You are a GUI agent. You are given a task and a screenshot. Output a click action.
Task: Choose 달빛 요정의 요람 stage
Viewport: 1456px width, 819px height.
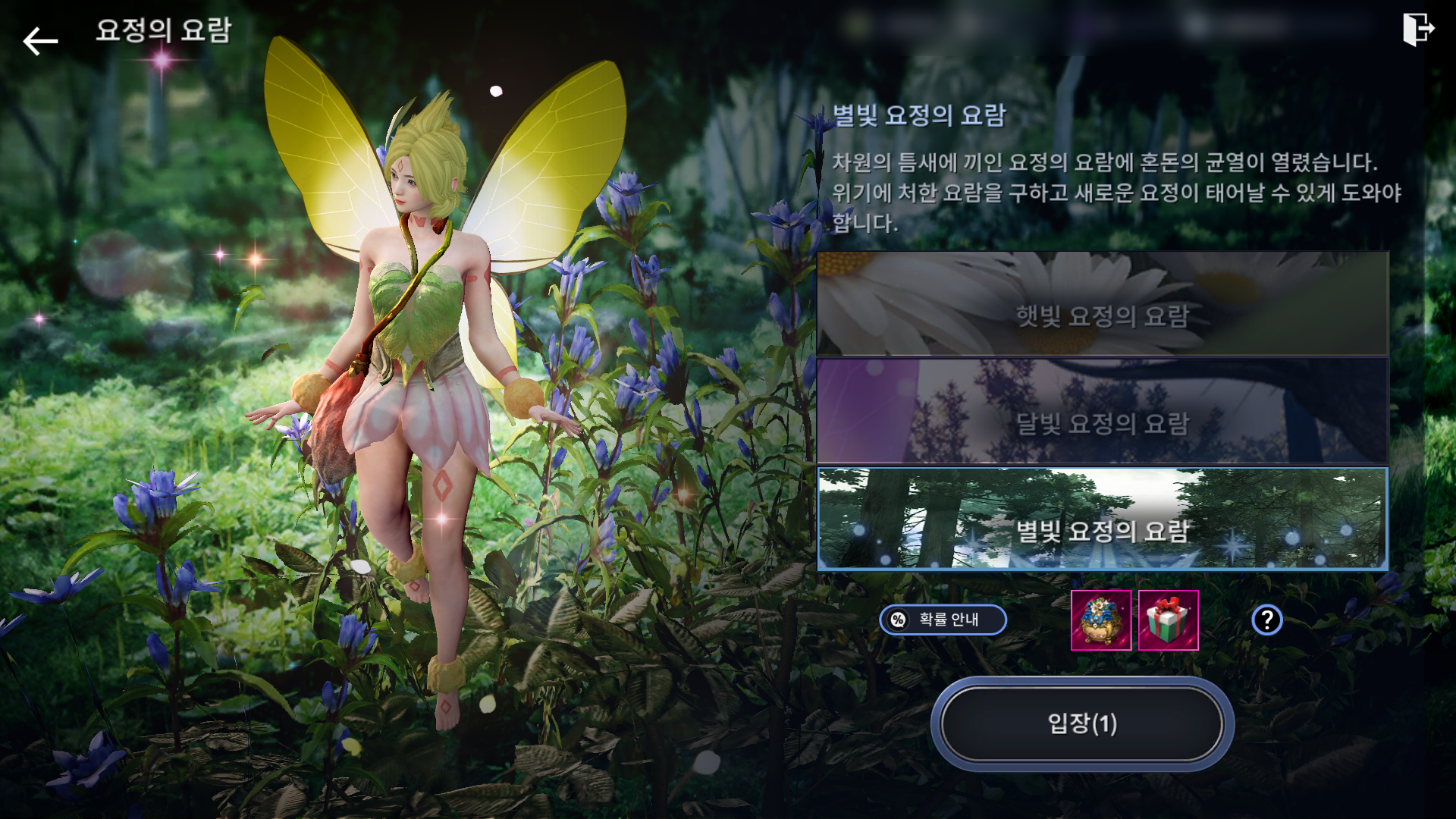(x=1102, y=412)
